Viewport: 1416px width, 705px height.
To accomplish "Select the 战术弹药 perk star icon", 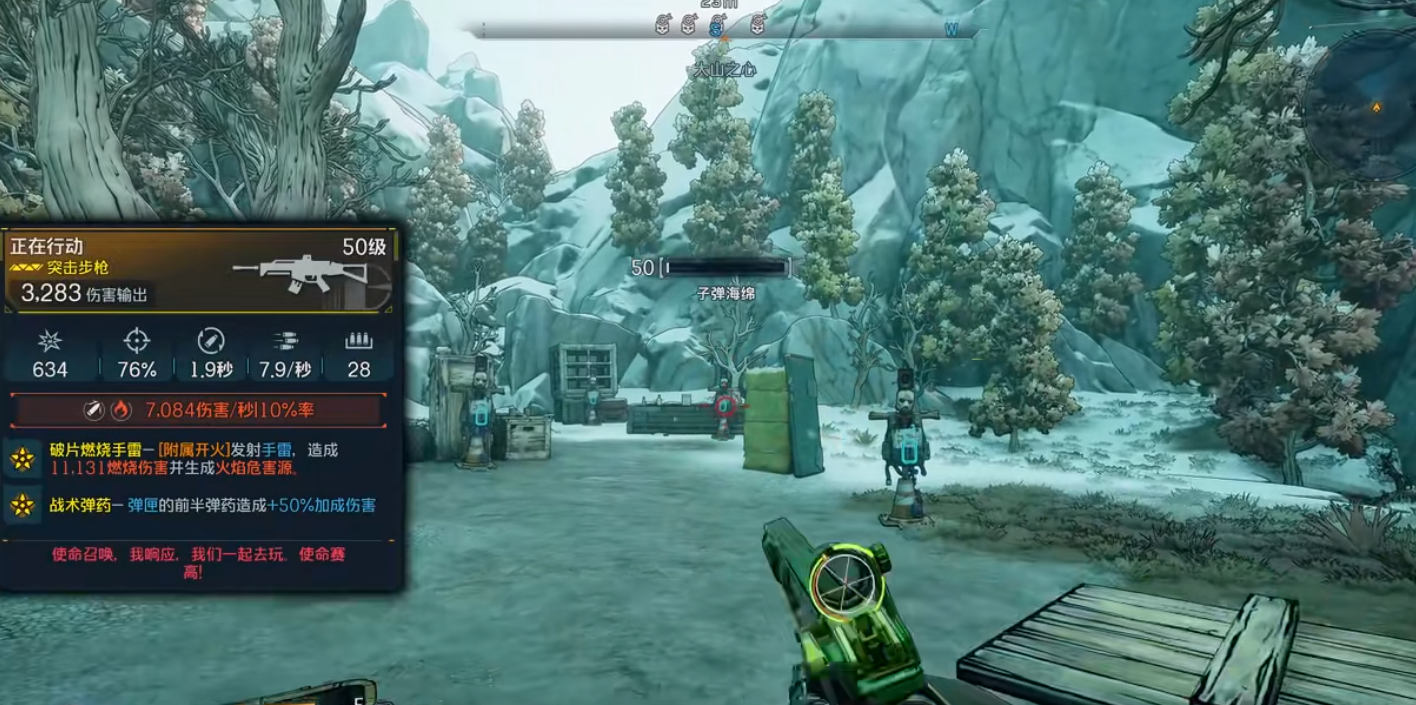I will click(x=23, y=506).
